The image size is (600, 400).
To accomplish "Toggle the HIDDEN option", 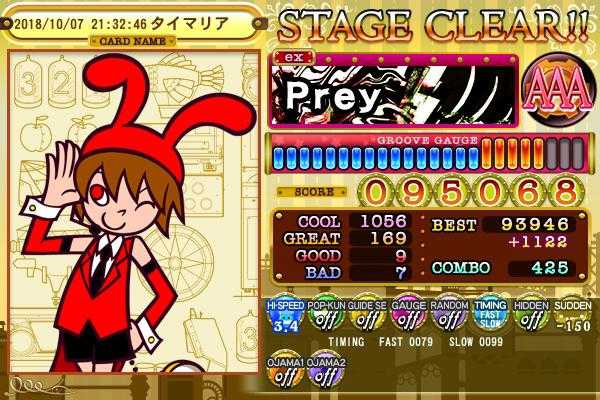I will [529, 317].
